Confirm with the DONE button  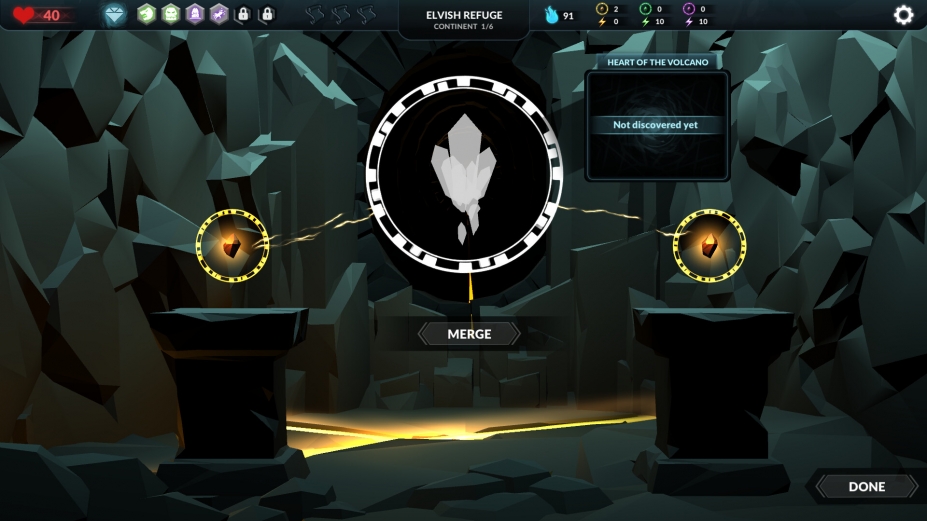[x=866, y=486]
